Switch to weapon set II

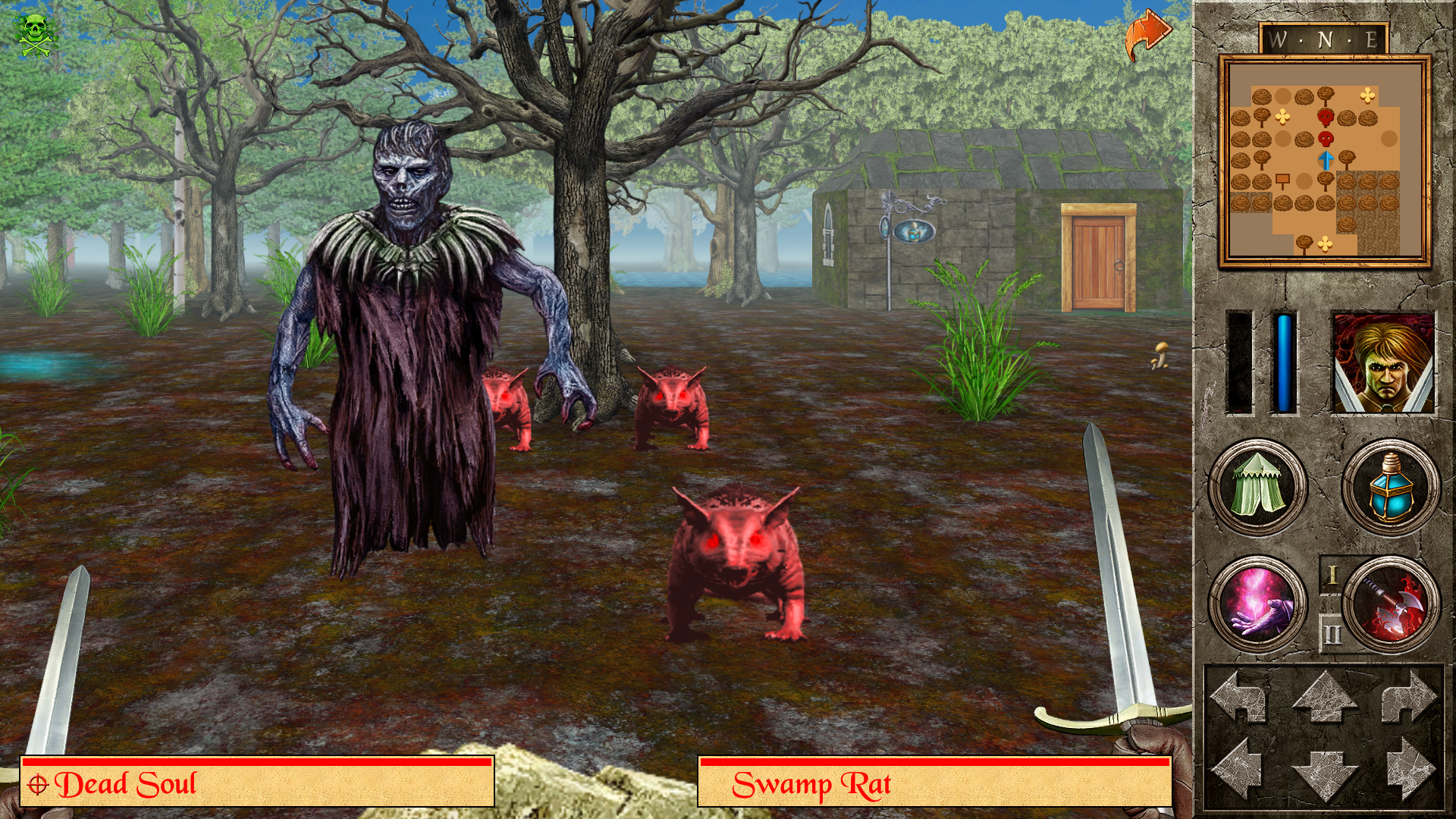[x=1333, y=633]
